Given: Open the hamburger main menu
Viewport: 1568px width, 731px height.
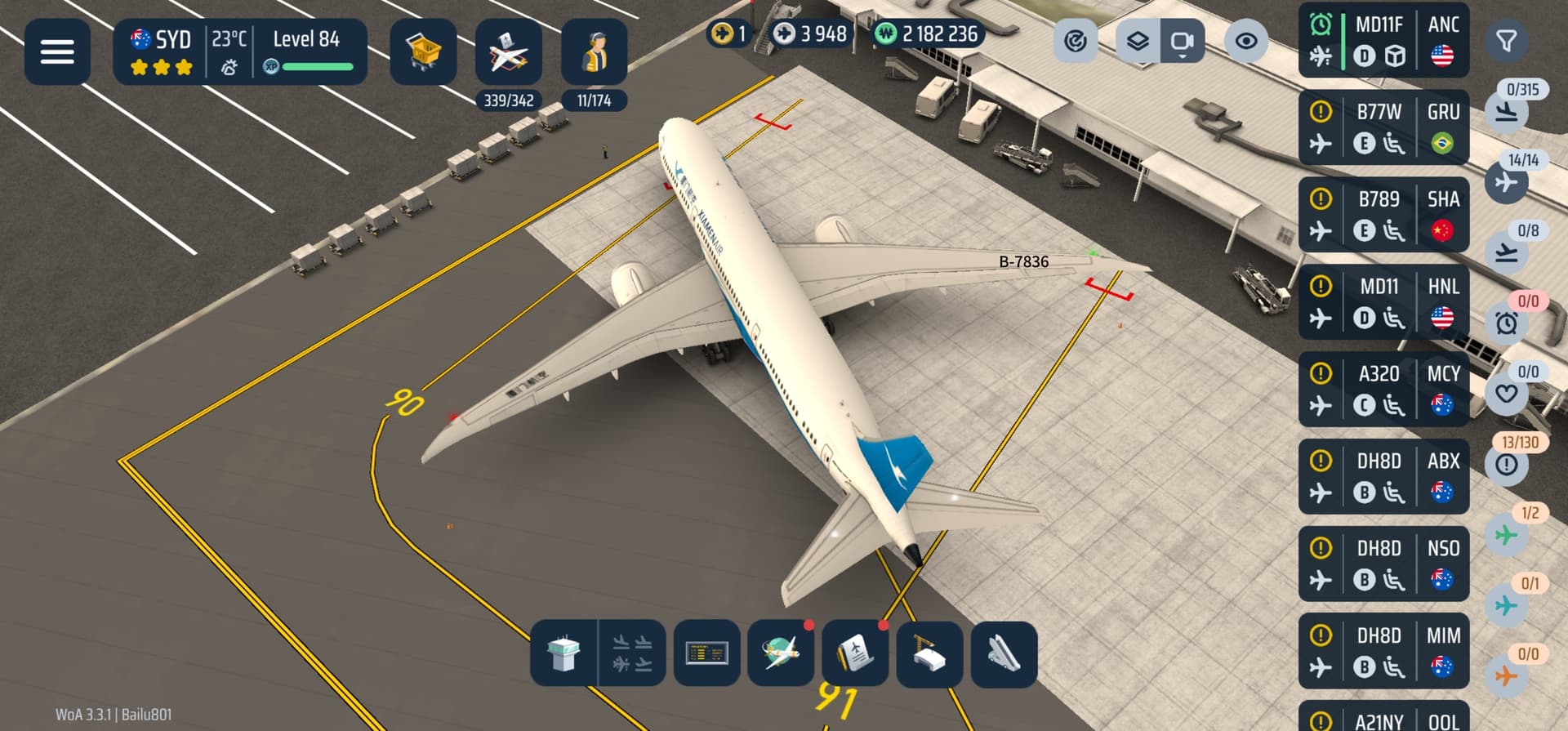Looking at the screenshot, I should click(x=57, y=51).
